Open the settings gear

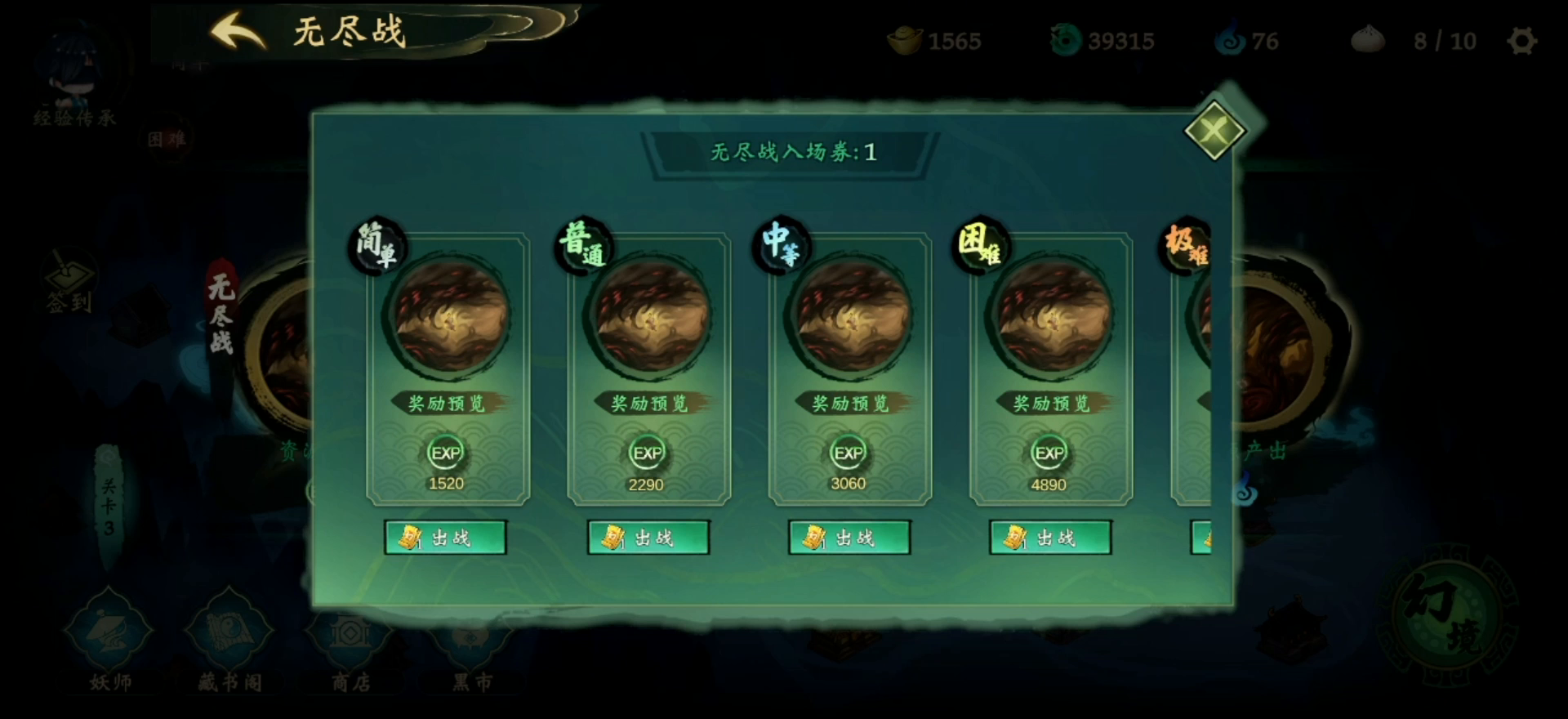1521,39
